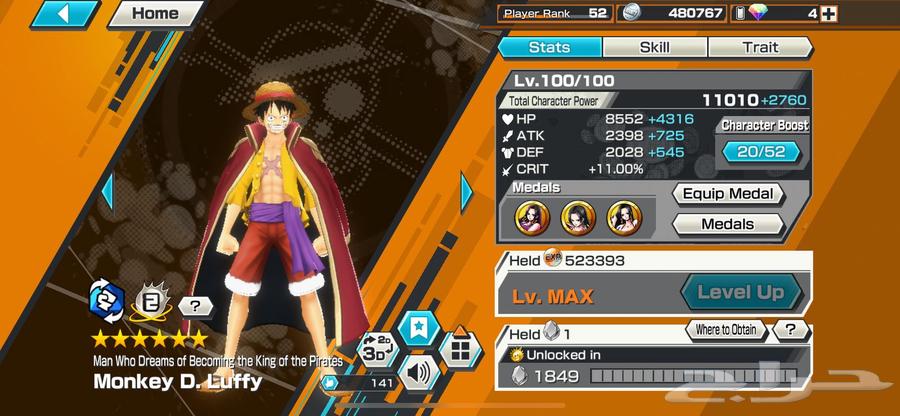Return to the Home screen
Screen dimensions: 900x416
[x=154, y=14]
